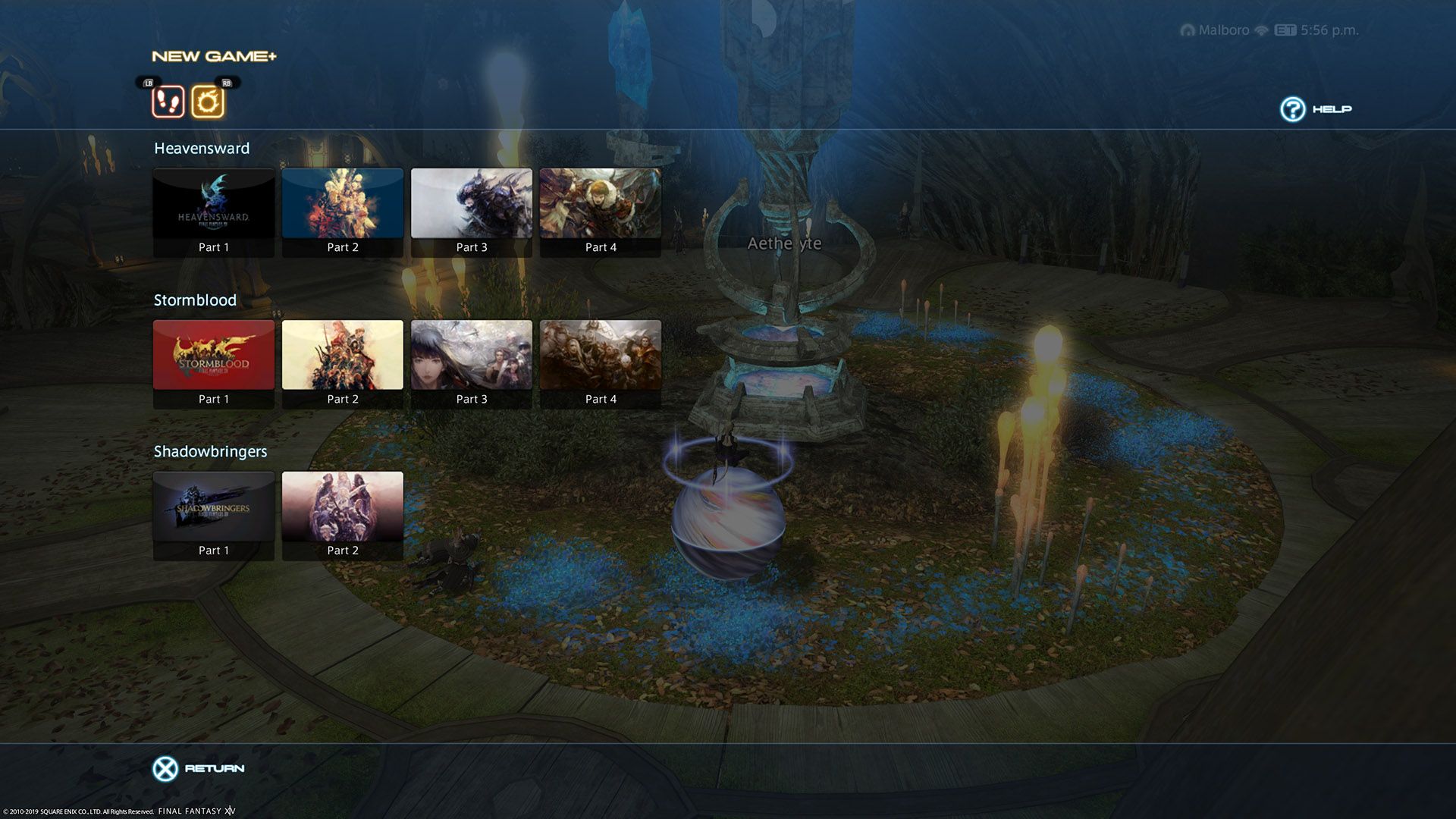Open Heavensward Part 3
The width and height of the screenshot is (1456, 819).
(x=471, y=212)
